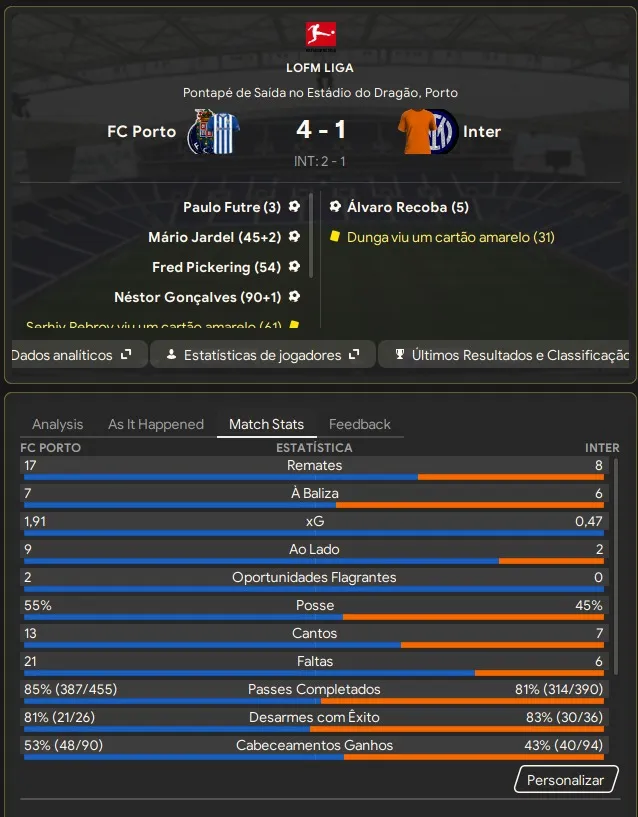The height and width of the screenshot is (817, 638).
Task: Click the LOFM Liga competition logo
Action: (x=320, y=36)
